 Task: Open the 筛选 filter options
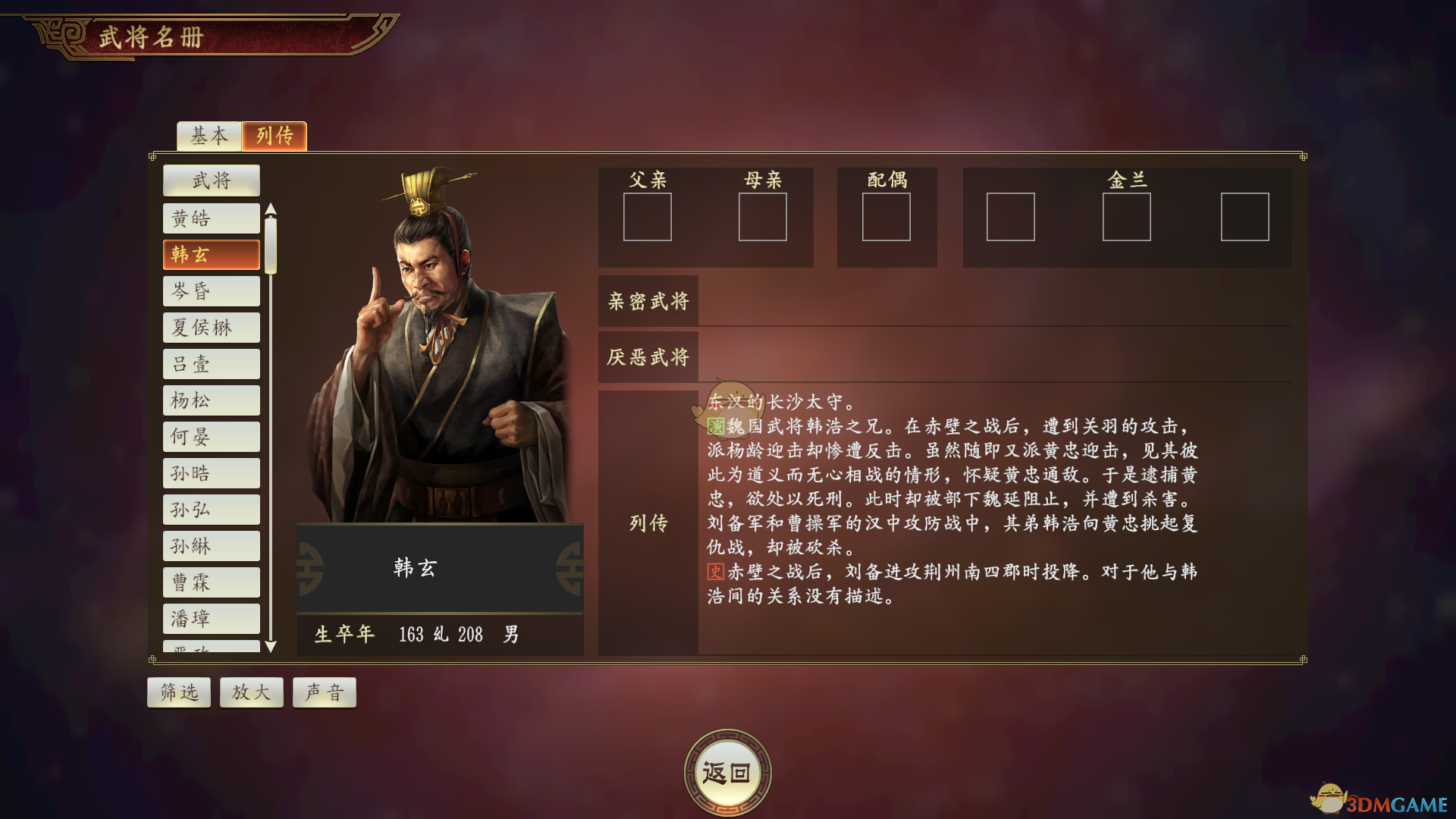click(179, 692)
